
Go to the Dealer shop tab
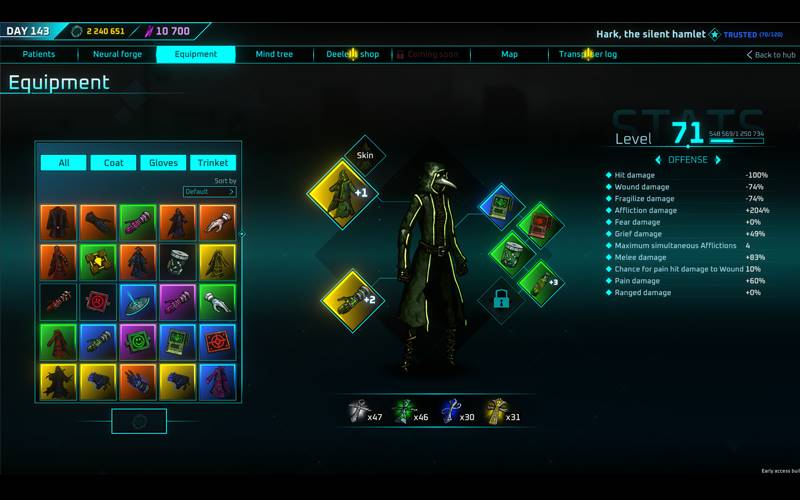click(353, 54)
